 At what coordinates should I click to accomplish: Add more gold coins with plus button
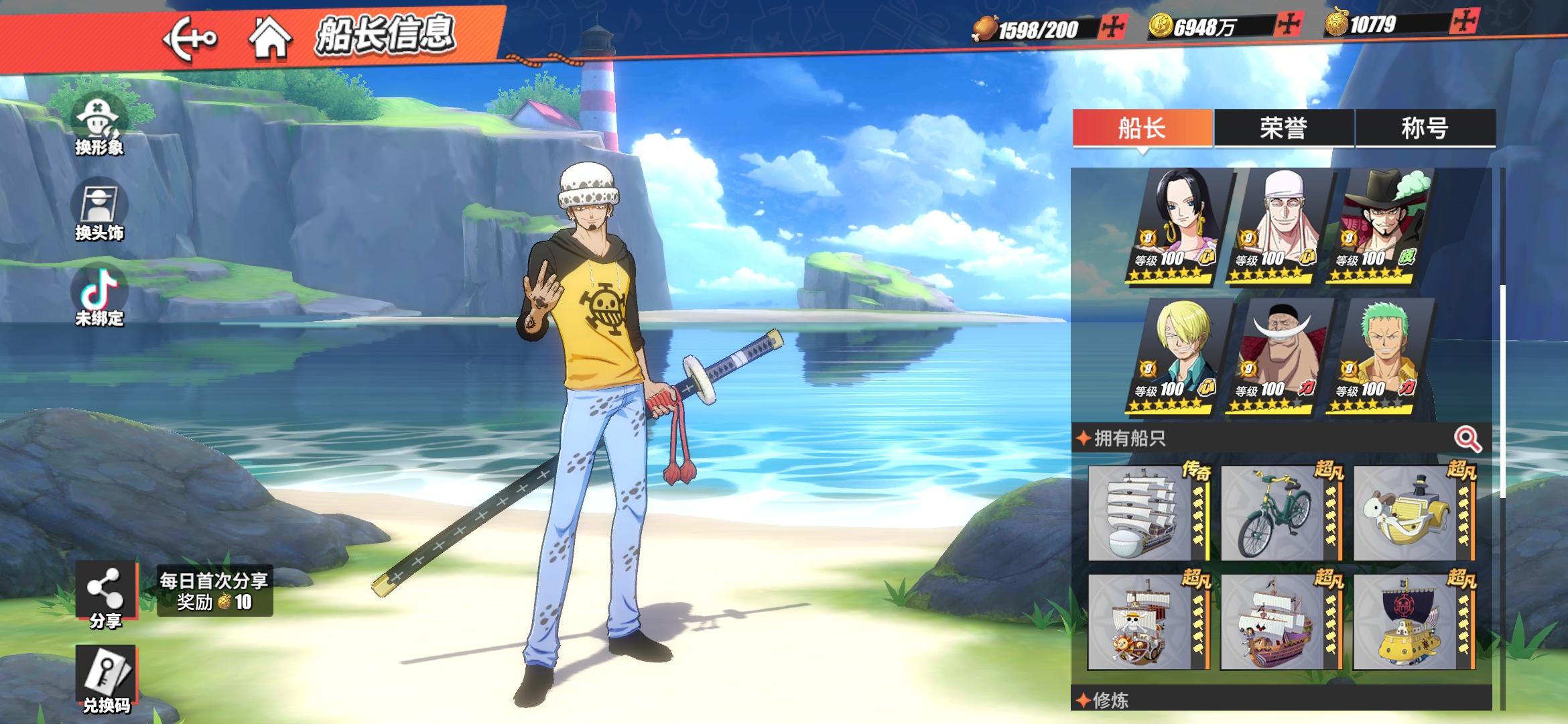(x=1288, y=25)
